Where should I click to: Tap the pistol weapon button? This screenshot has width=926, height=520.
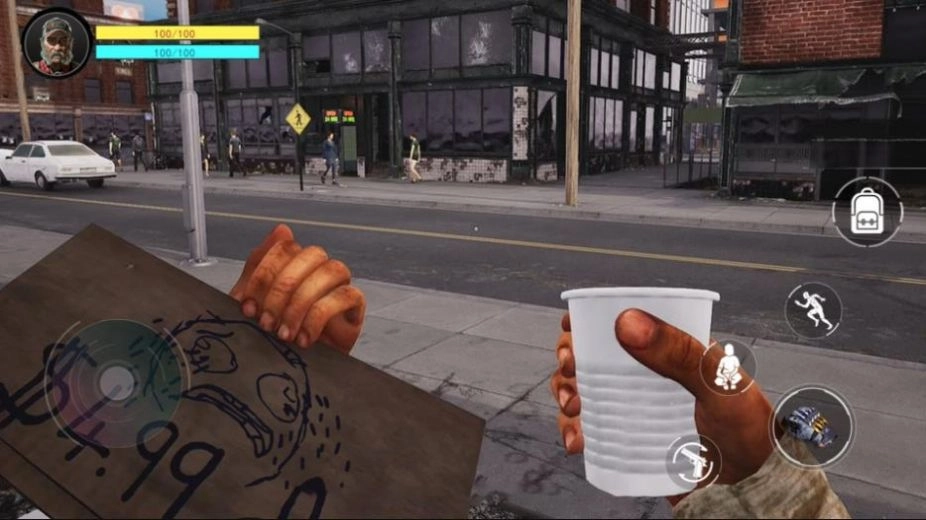pos(693,461)
